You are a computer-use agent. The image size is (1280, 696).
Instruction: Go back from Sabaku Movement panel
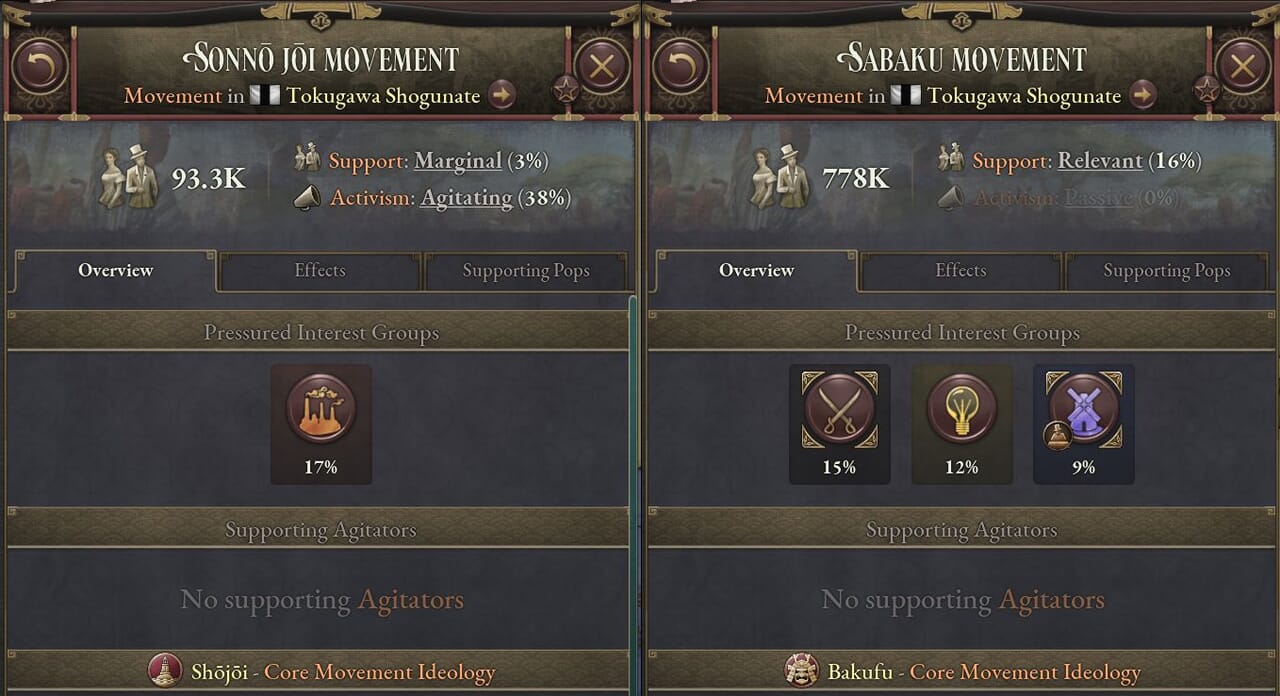pyautogui.click(x=681, y=67)
